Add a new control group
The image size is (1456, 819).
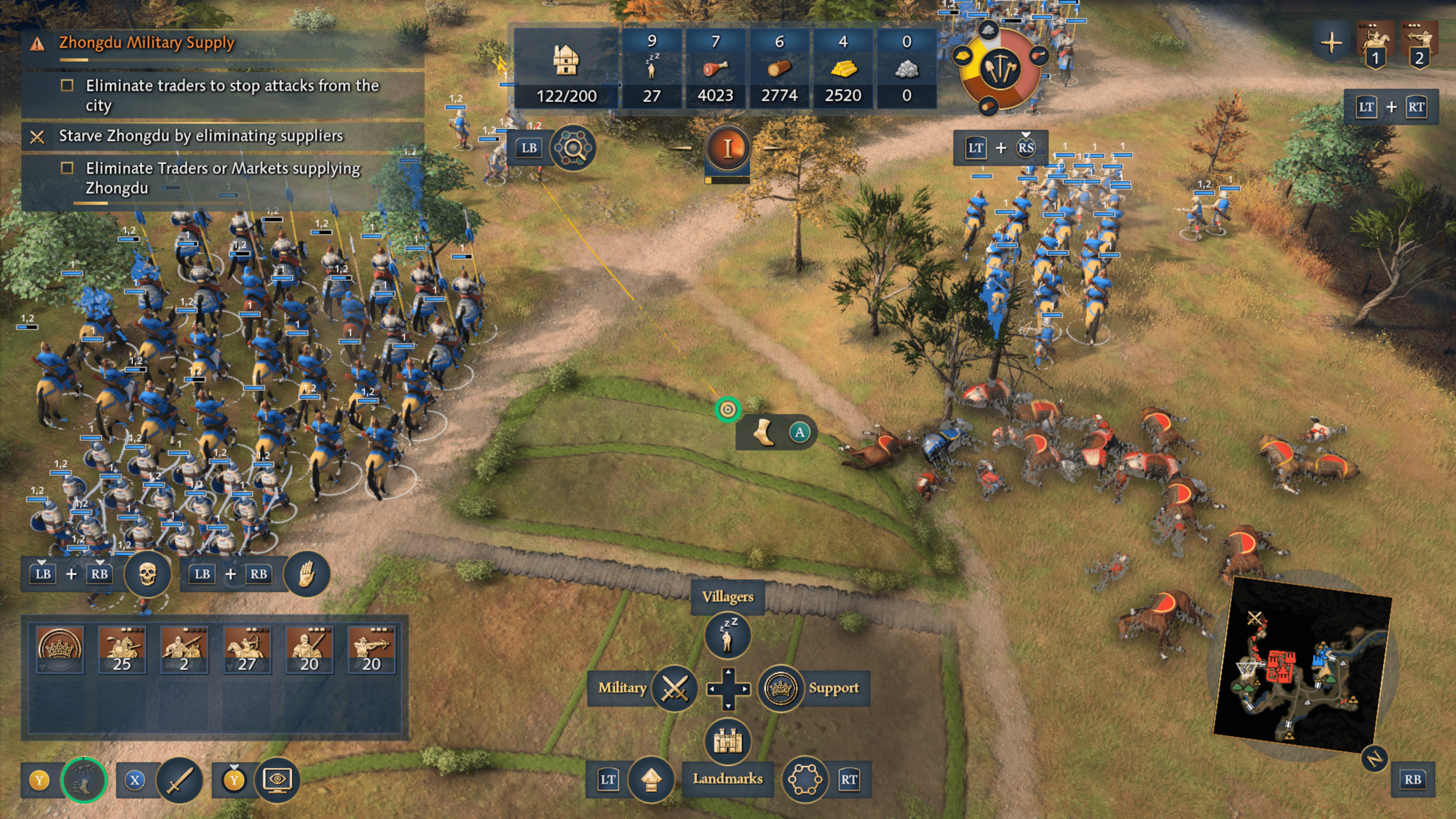pos(1331,43)
